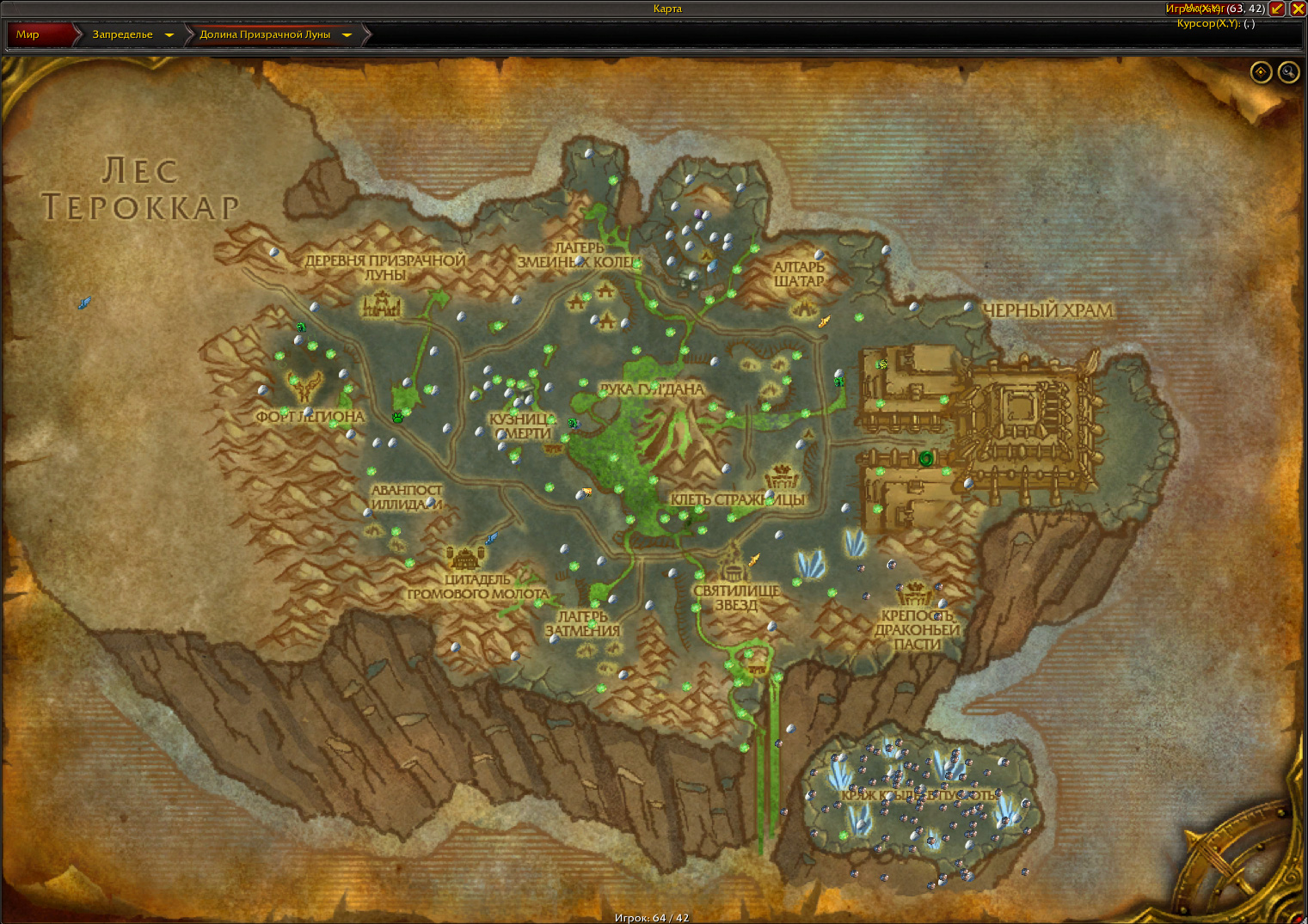Select a white mining node above Алтарь Шатар
1308x924 pixels.
point(820,254)
